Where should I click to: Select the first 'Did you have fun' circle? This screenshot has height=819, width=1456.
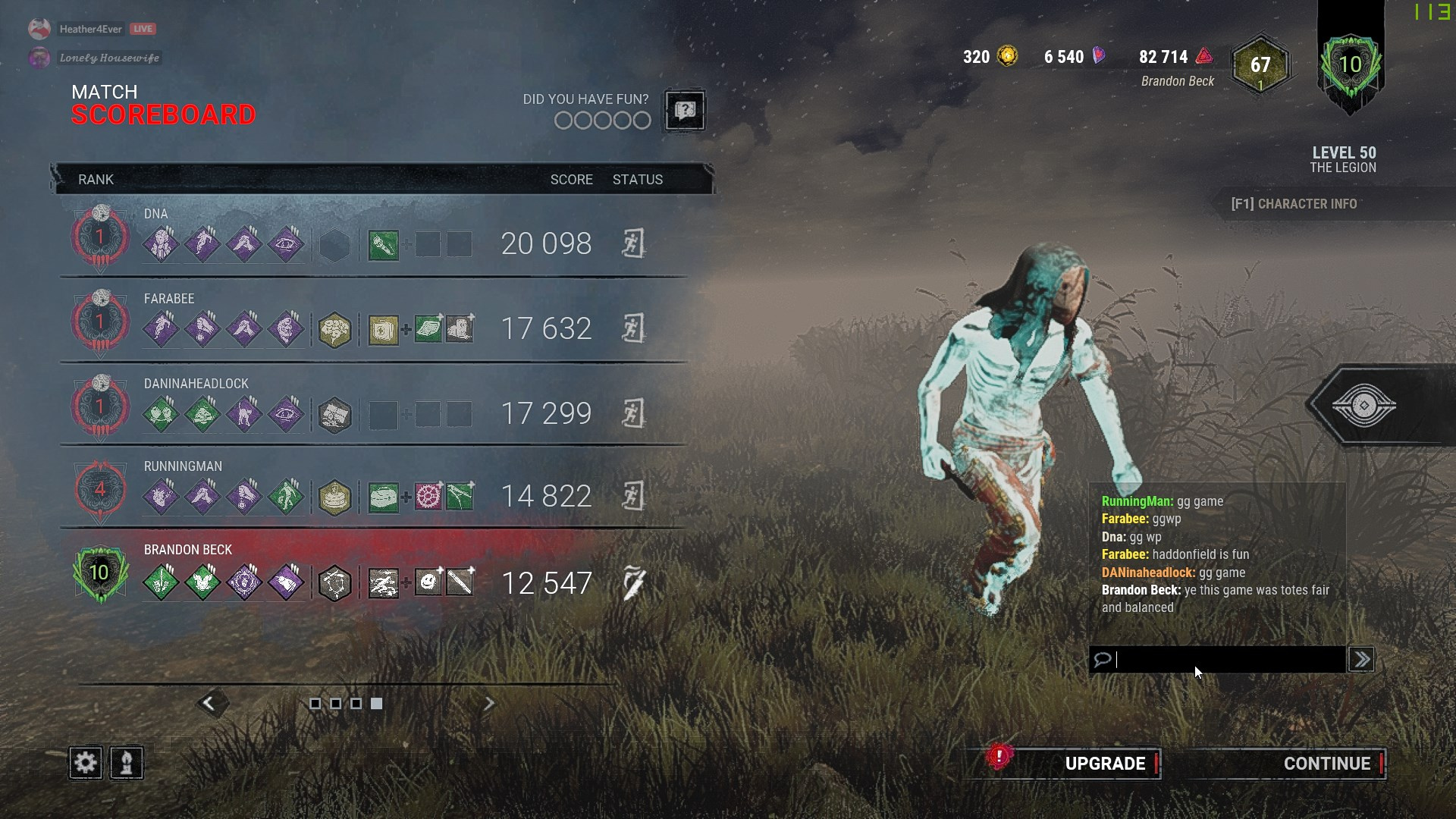pyautogui.click(x=564, y=120)
